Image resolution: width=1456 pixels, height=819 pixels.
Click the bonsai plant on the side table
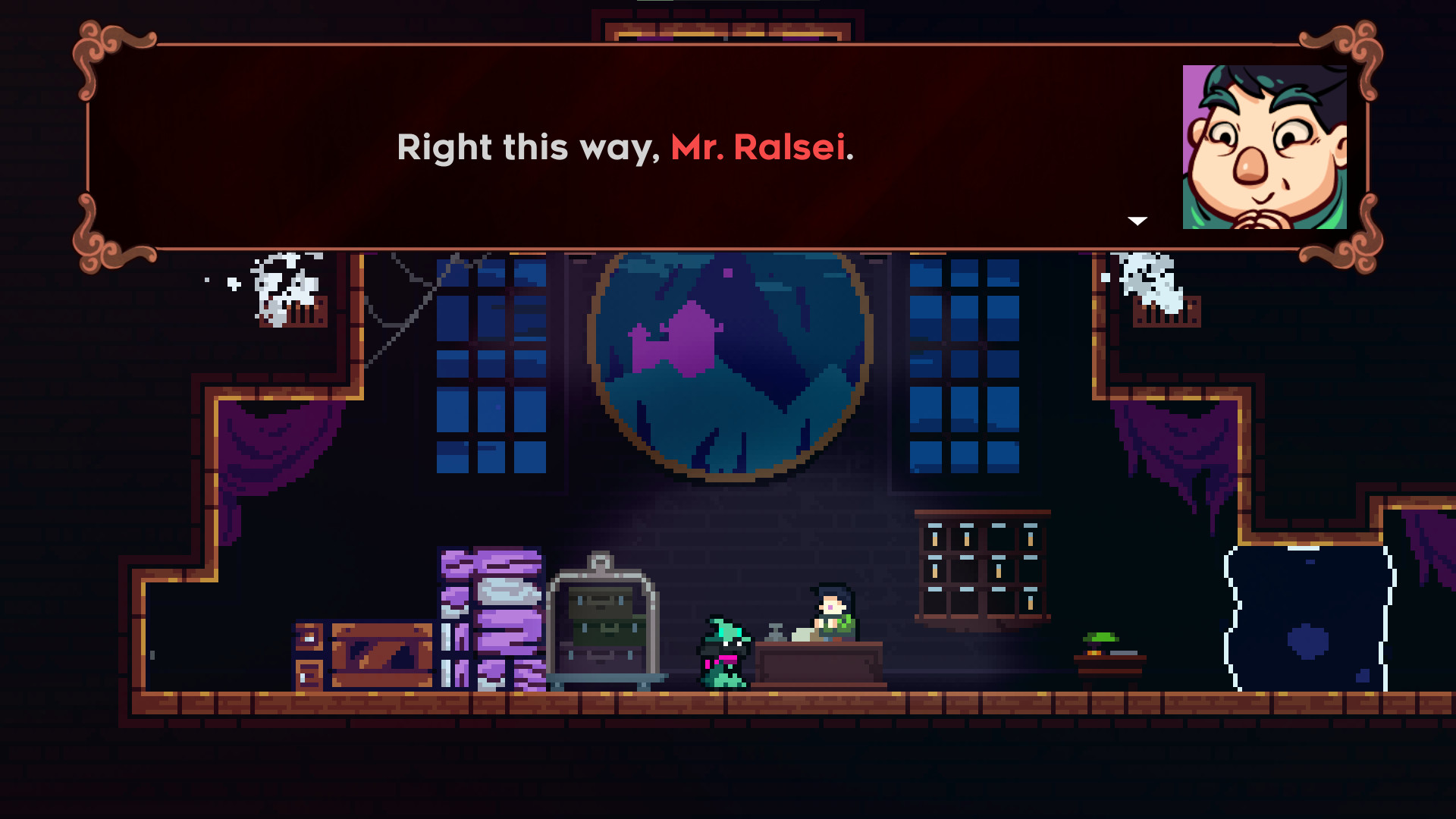pyautogui.click(x=1100, y=639)
